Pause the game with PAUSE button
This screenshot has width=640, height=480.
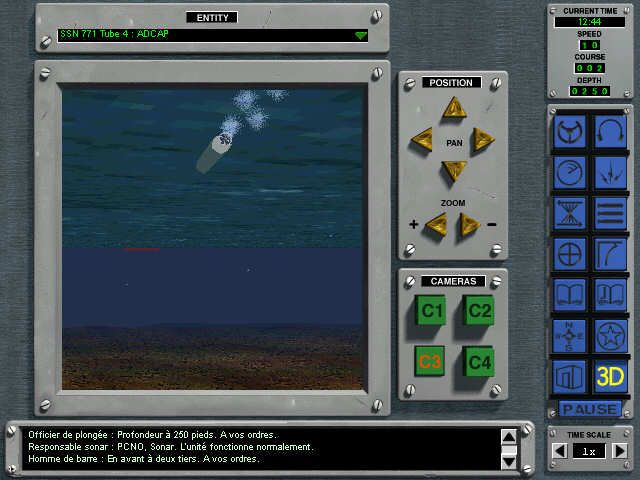tap(590, 409)
